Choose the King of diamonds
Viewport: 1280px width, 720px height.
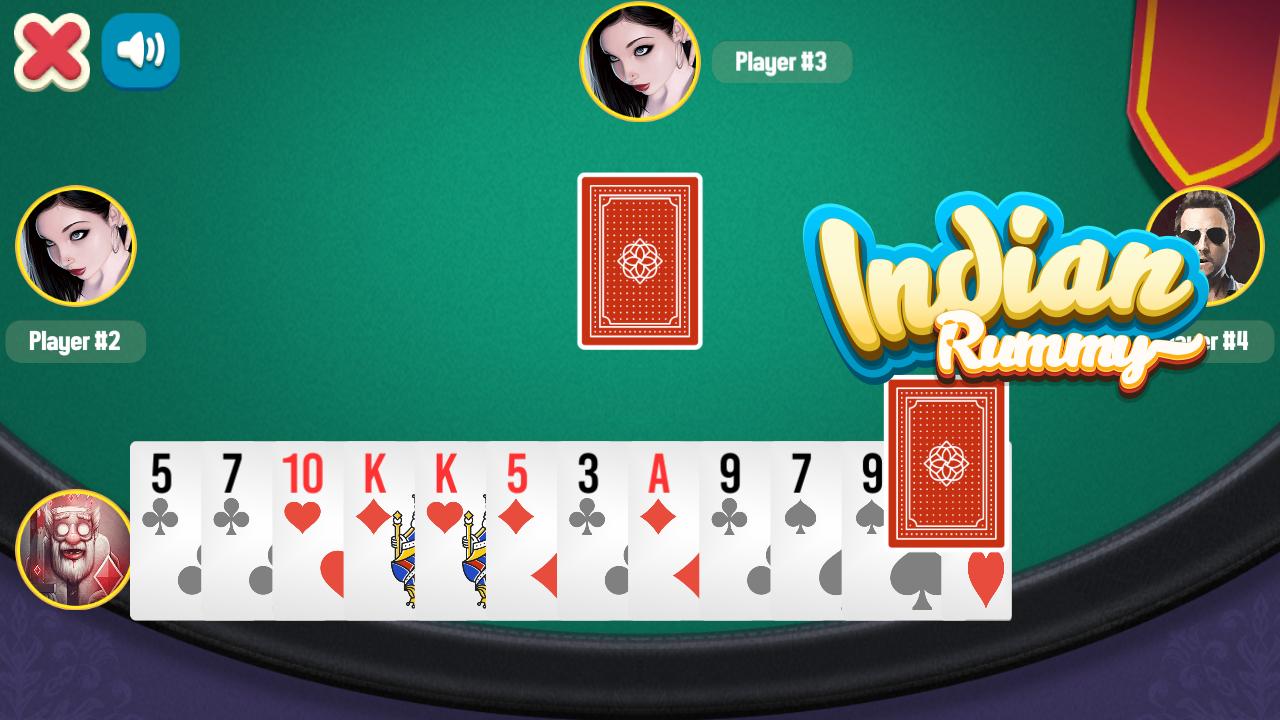pyautogui.click(x=377, y=490)
